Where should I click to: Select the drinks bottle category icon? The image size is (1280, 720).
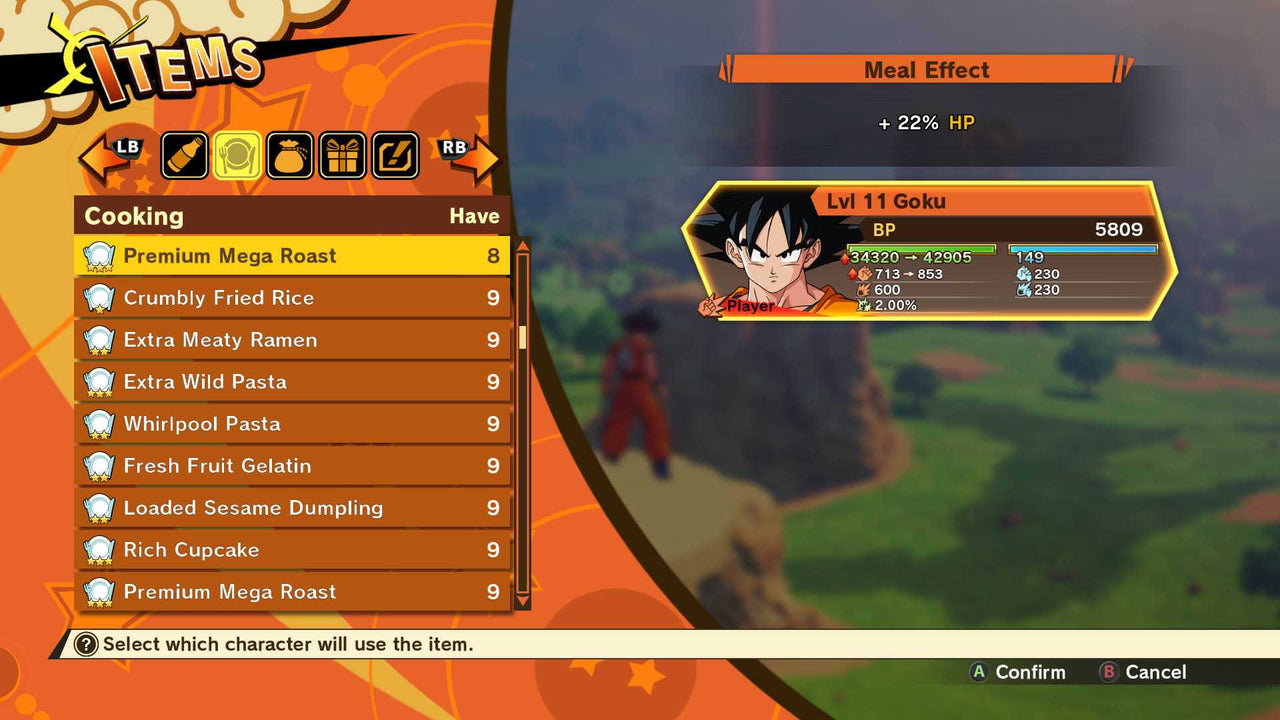tap(184, 155)
